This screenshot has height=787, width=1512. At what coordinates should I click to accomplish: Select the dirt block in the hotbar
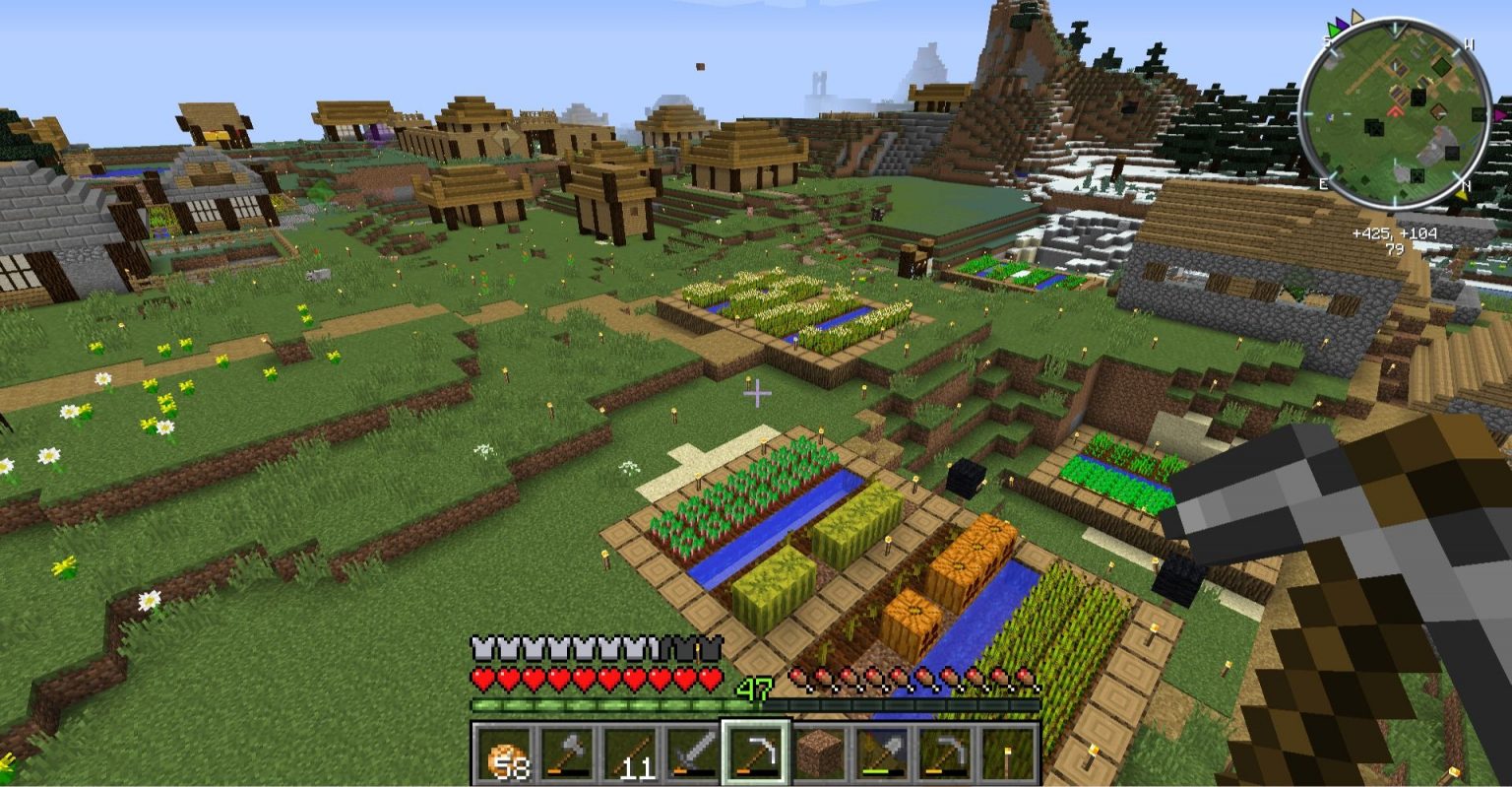(x=819, y=754)
